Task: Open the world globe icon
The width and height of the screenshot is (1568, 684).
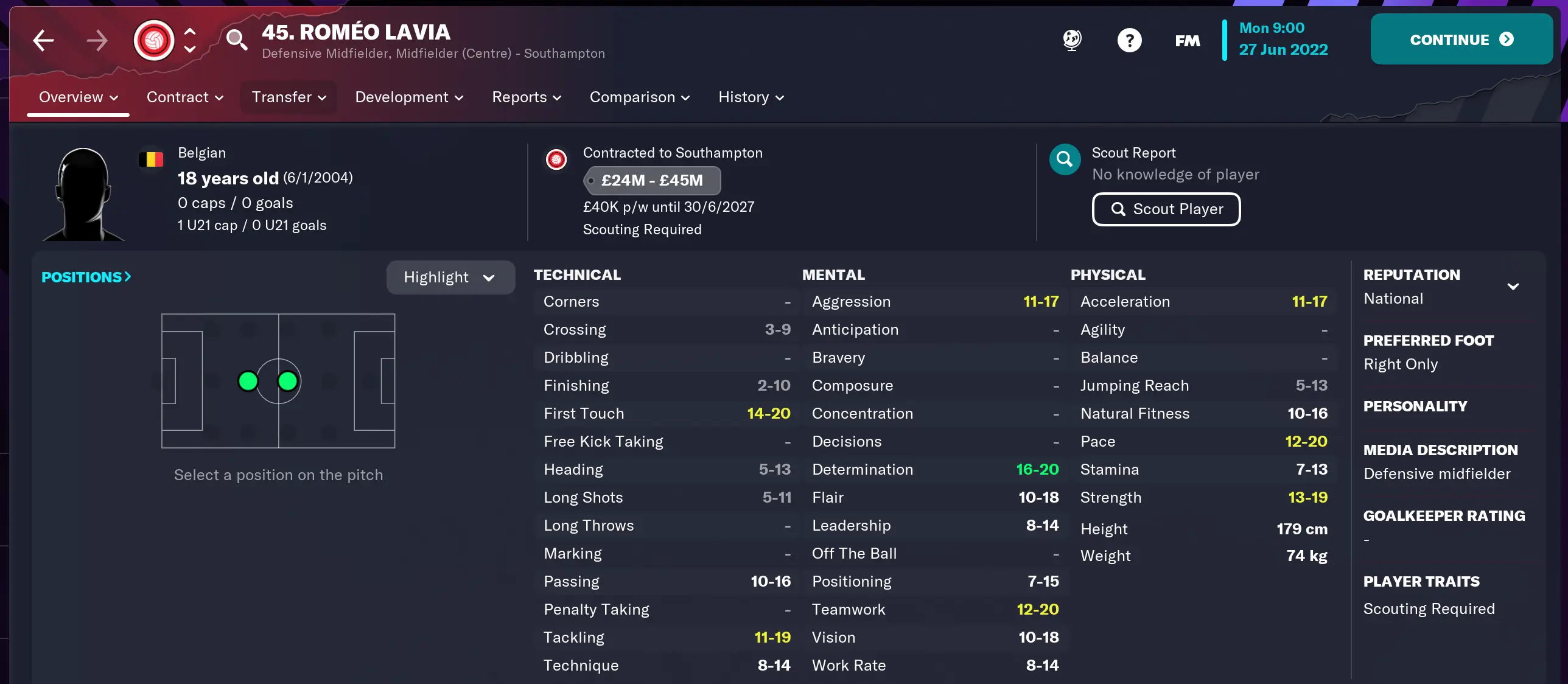Action: click(1071, 40)
